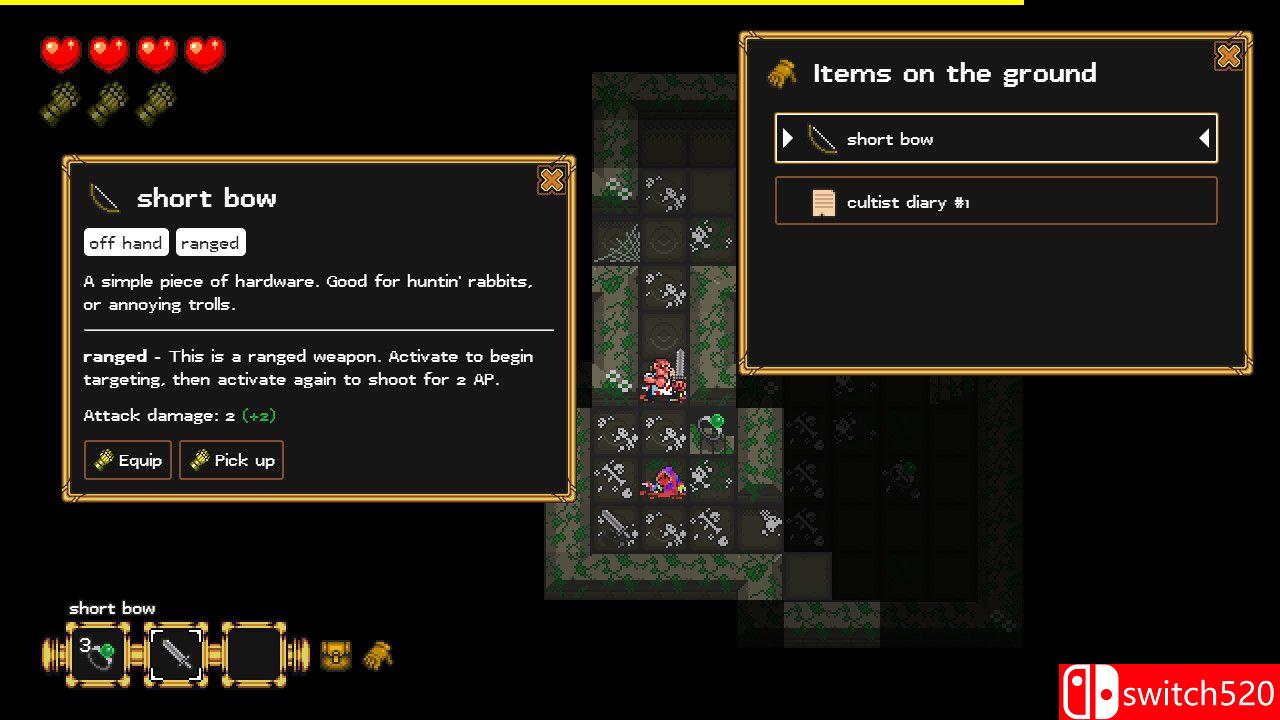Close the short bow details panel

coord(551,180)
